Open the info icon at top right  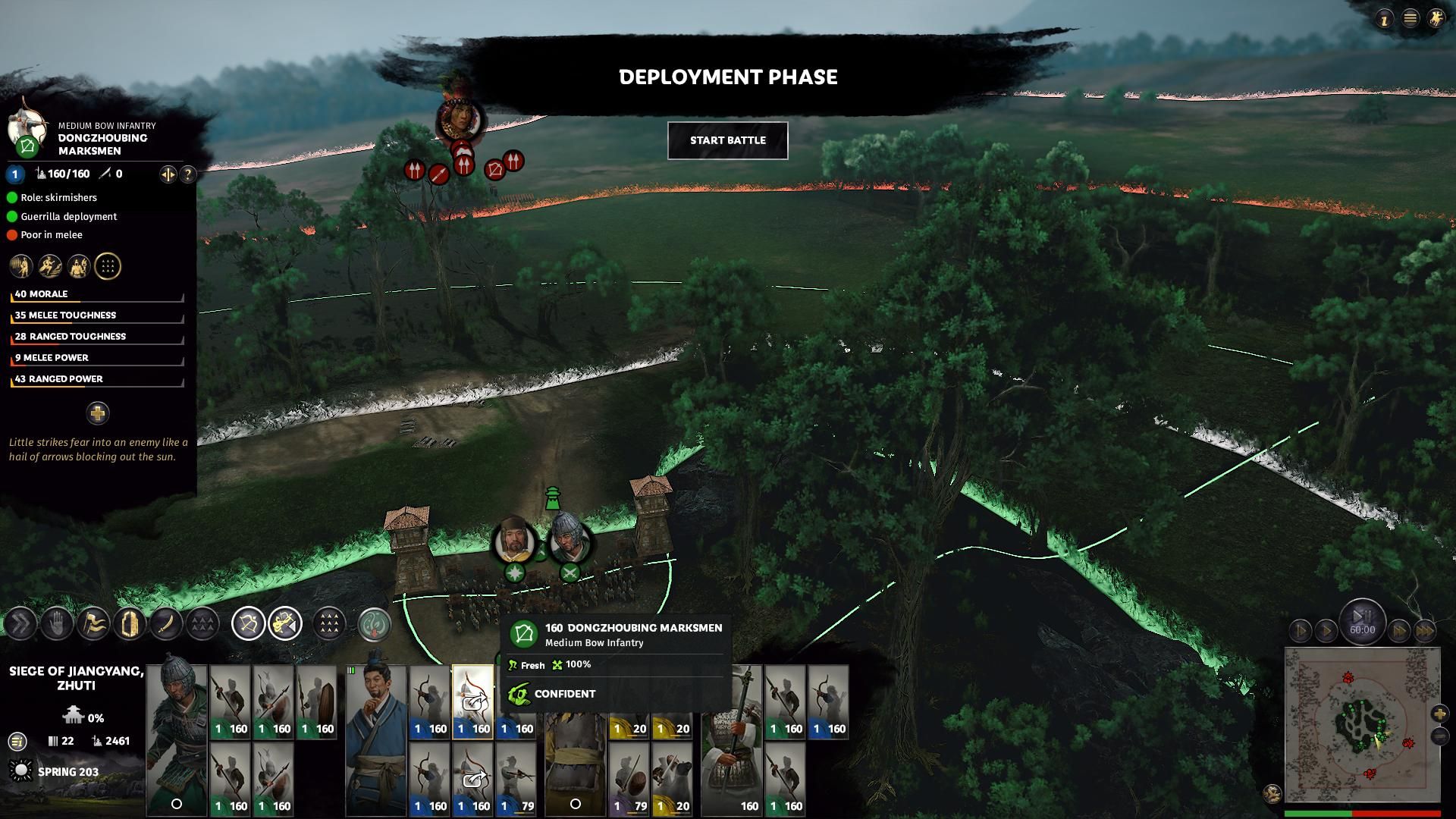pos(1384,20)
